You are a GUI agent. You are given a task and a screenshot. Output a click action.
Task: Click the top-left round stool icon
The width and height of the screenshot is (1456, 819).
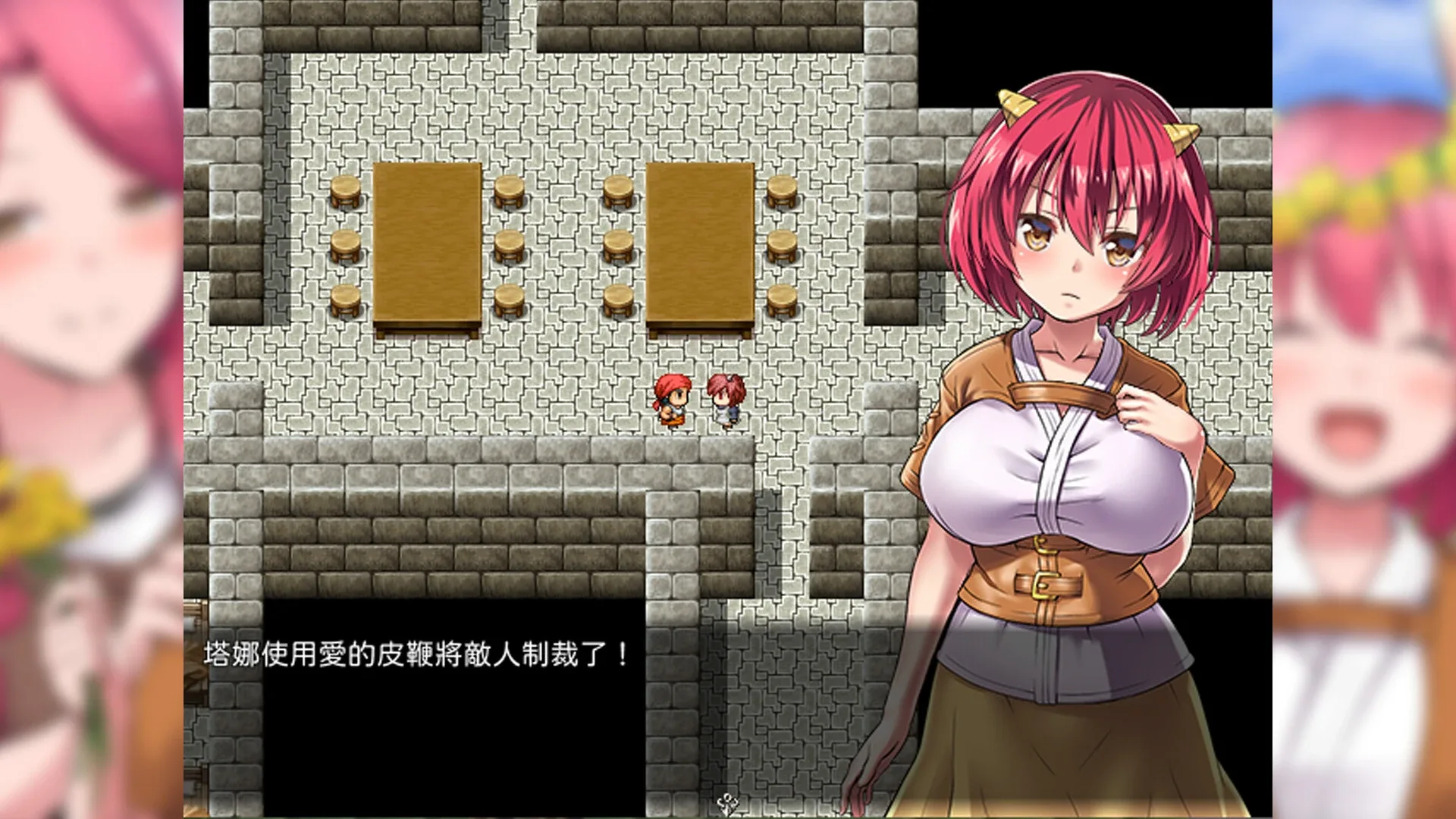[x=345, y=190]
